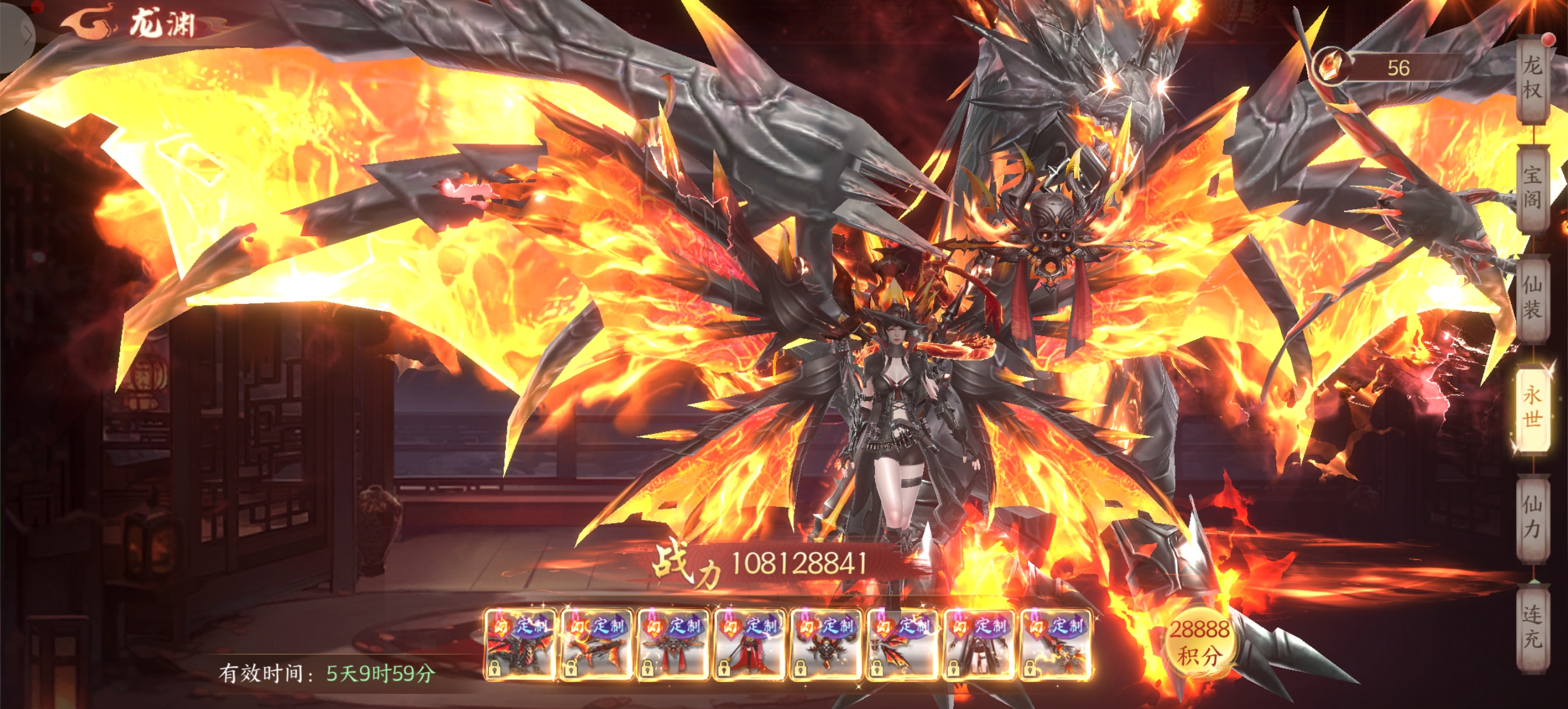
Task: Switch to the 龙权 tab
Action: (x=1532, y=78)
